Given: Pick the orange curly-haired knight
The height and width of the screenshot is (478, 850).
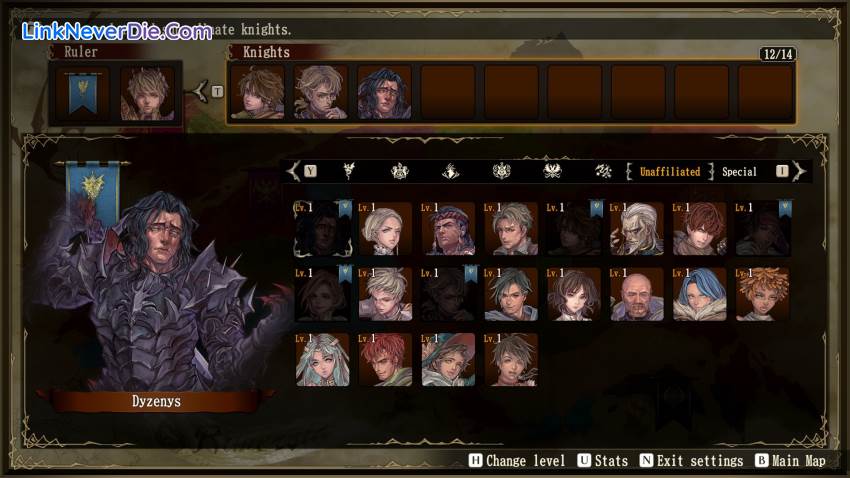Looking at the screenshot, I should pos(762,294).
